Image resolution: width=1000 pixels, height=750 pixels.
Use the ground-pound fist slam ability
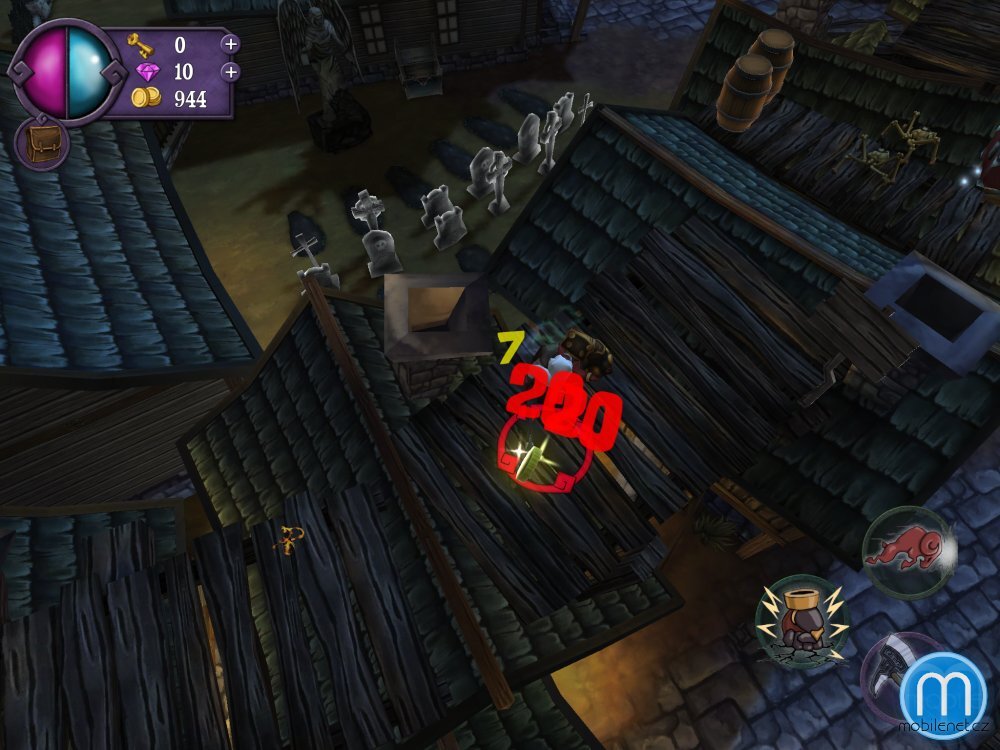click(x=802, y=621)
